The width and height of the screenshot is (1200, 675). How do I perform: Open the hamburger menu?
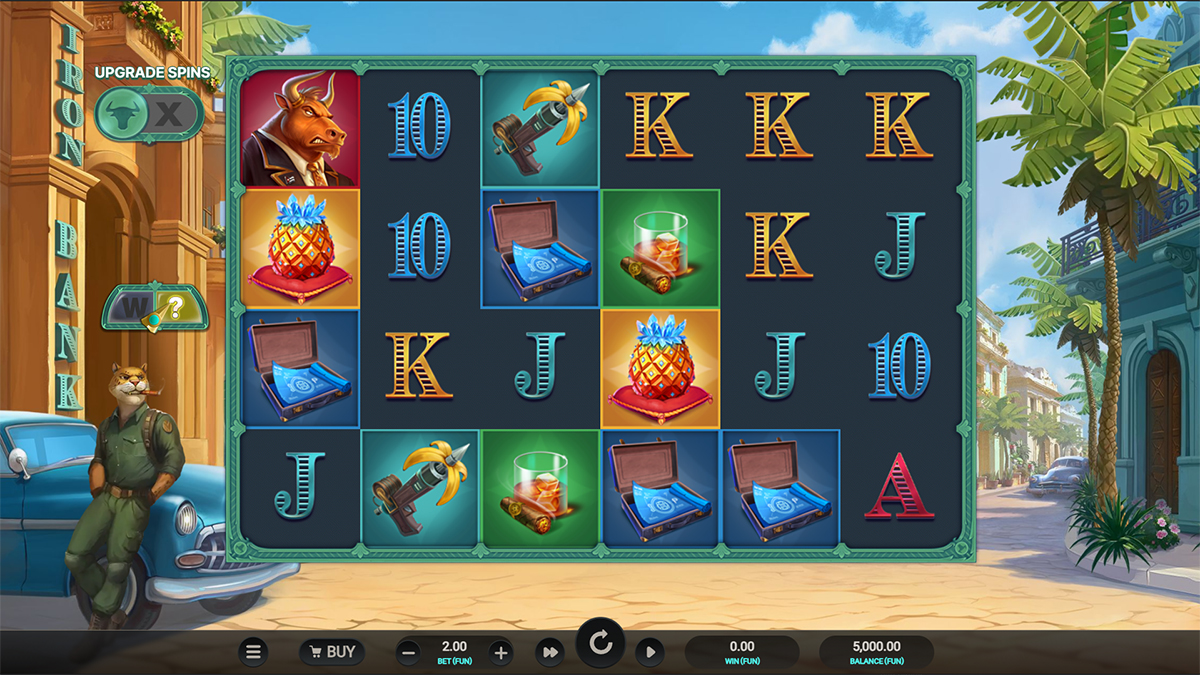tap(253, 652)
